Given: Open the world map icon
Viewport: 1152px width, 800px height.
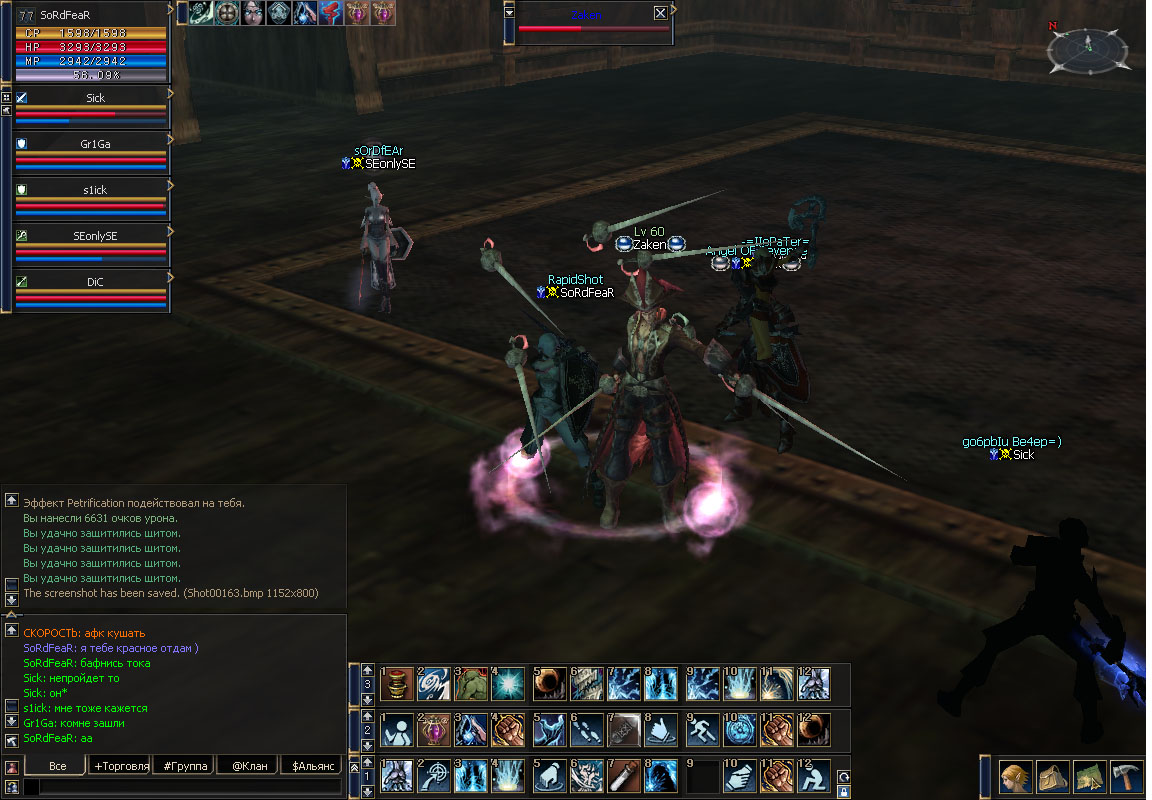Looking at the screenshot, I should point(1089,777).
